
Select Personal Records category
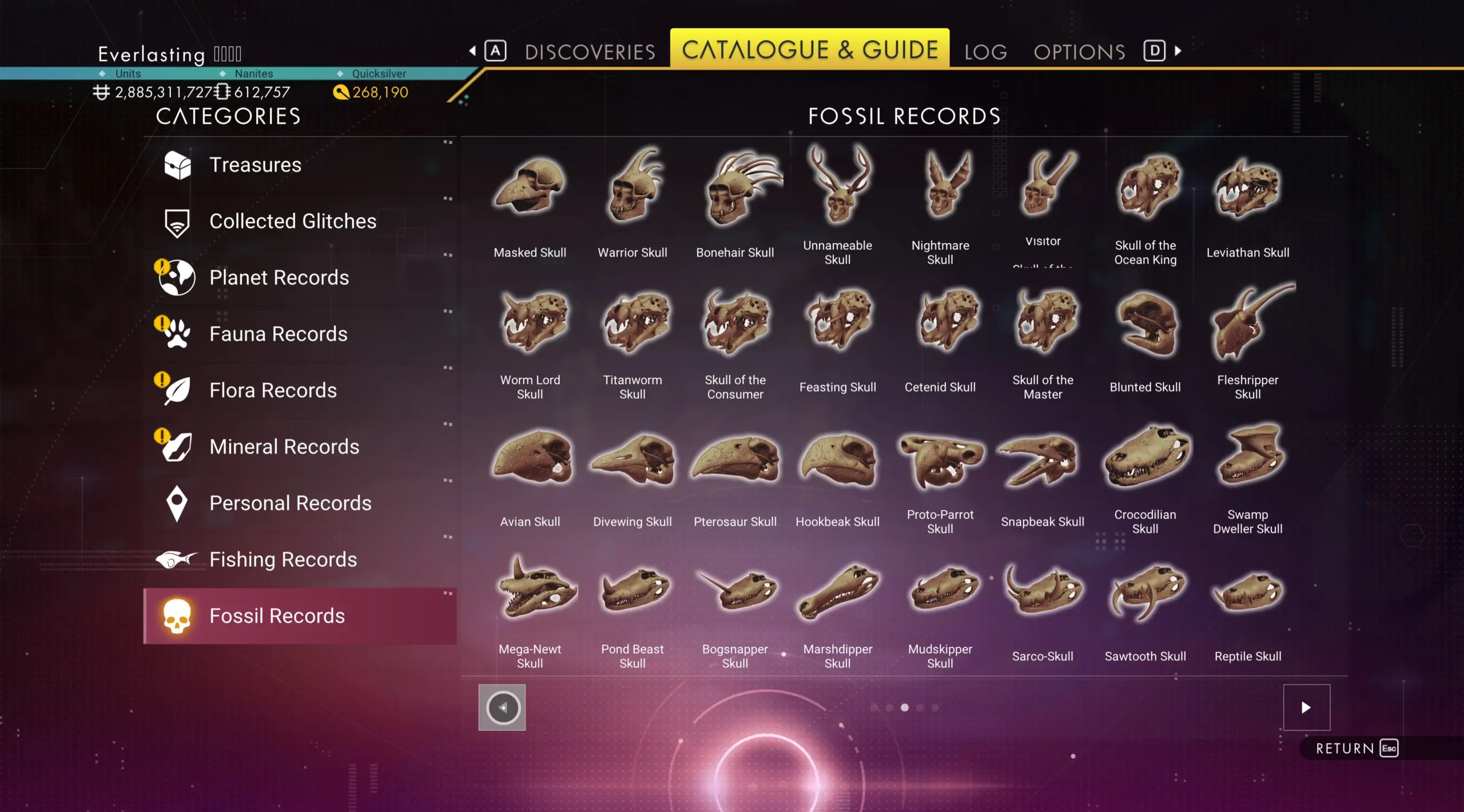[x=290, y=503]
